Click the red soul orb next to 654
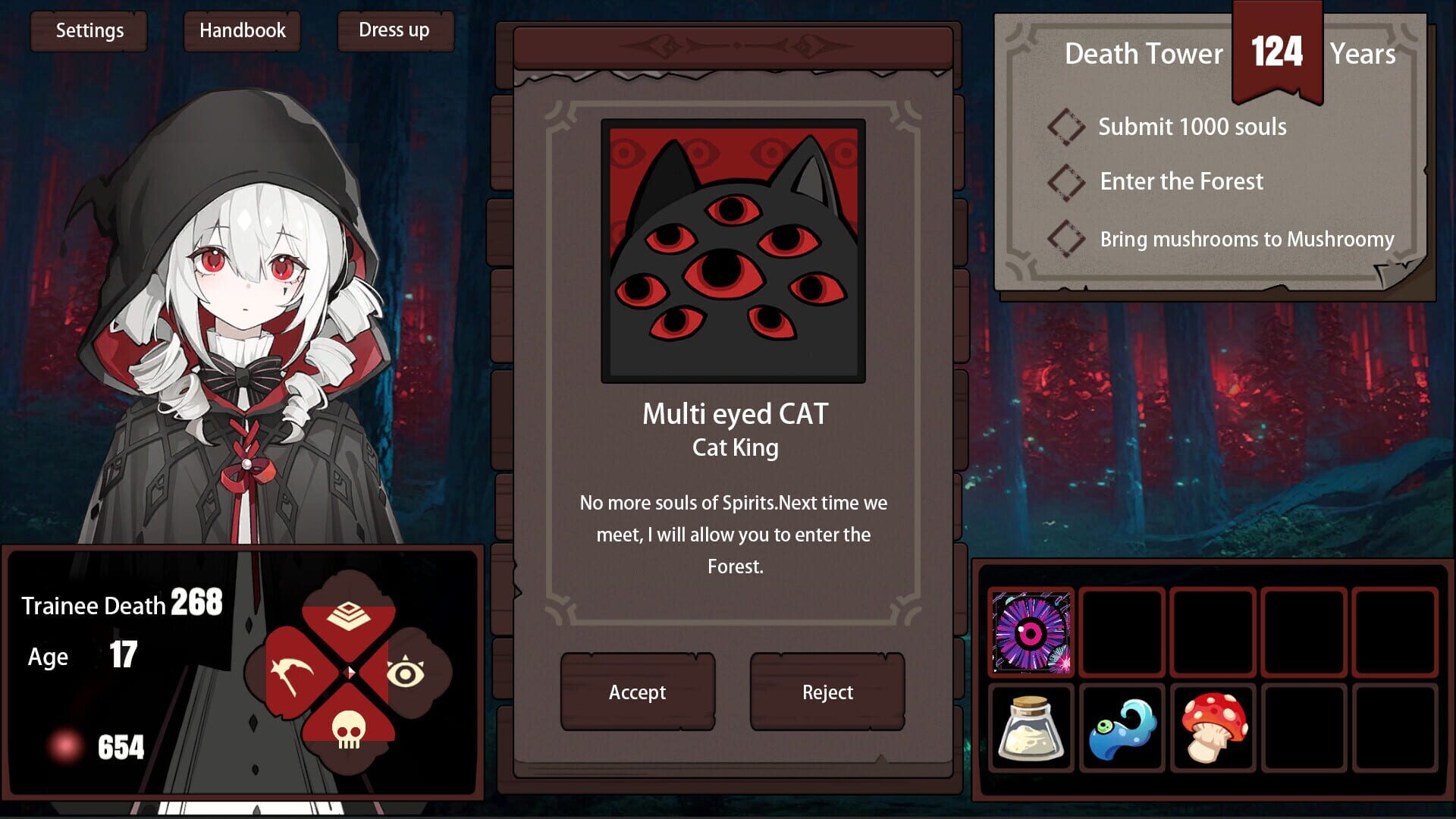 tap(67, 746)
